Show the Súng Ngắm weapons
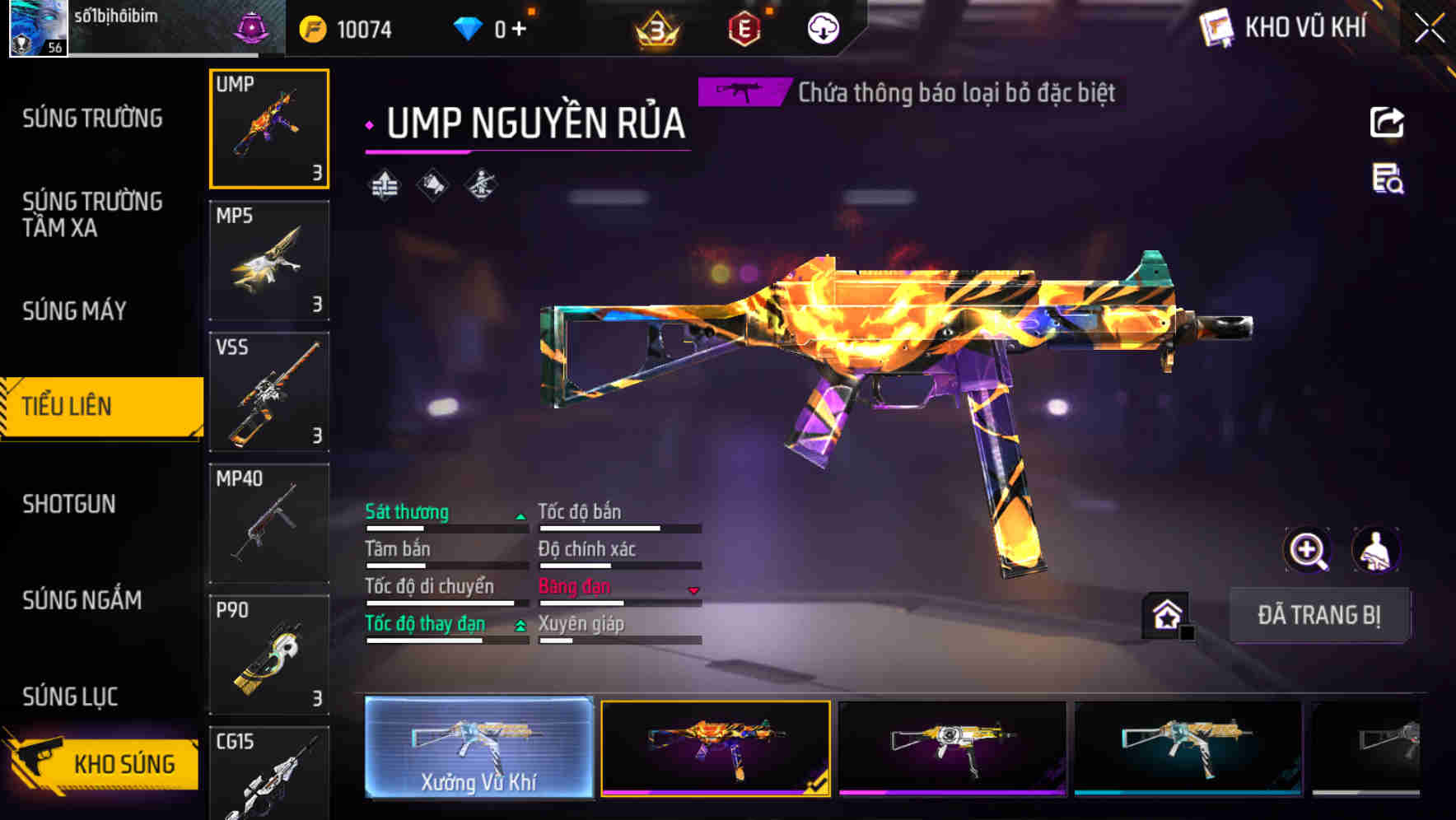This screenshot has width=1456, height=820. point(82,600)
